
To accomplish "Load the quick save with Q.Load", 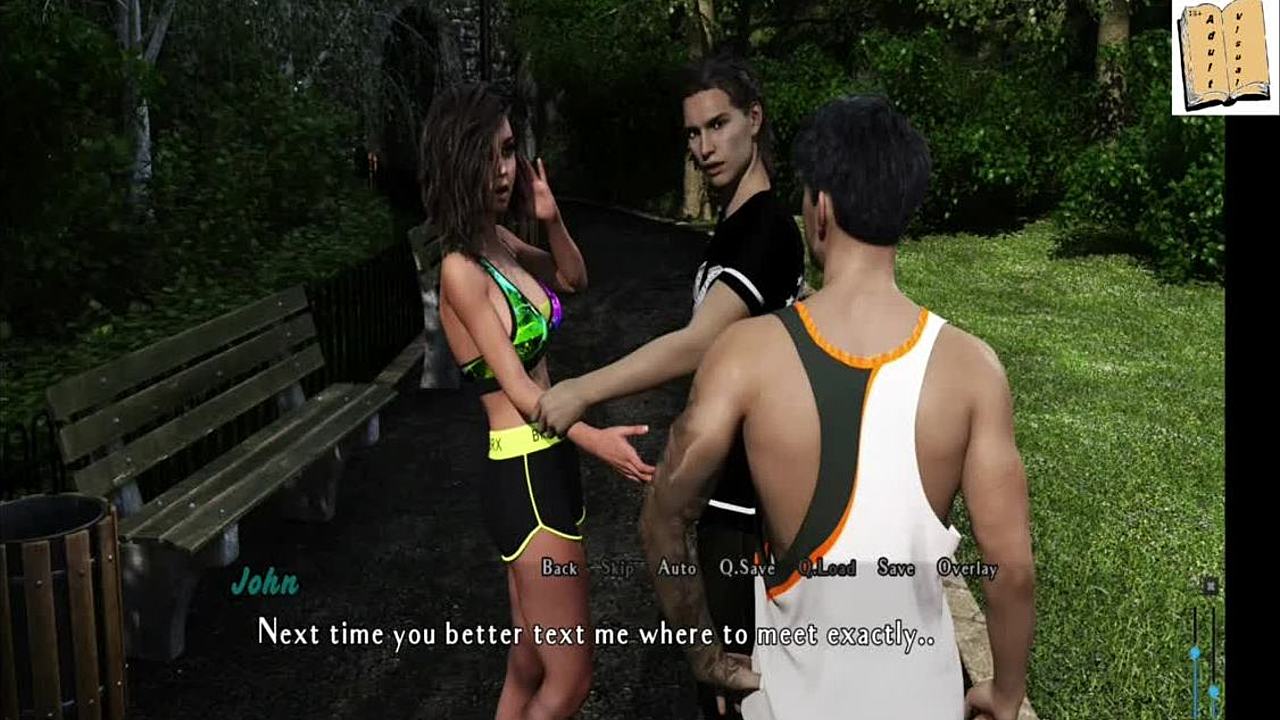I will tap(827, 568).
